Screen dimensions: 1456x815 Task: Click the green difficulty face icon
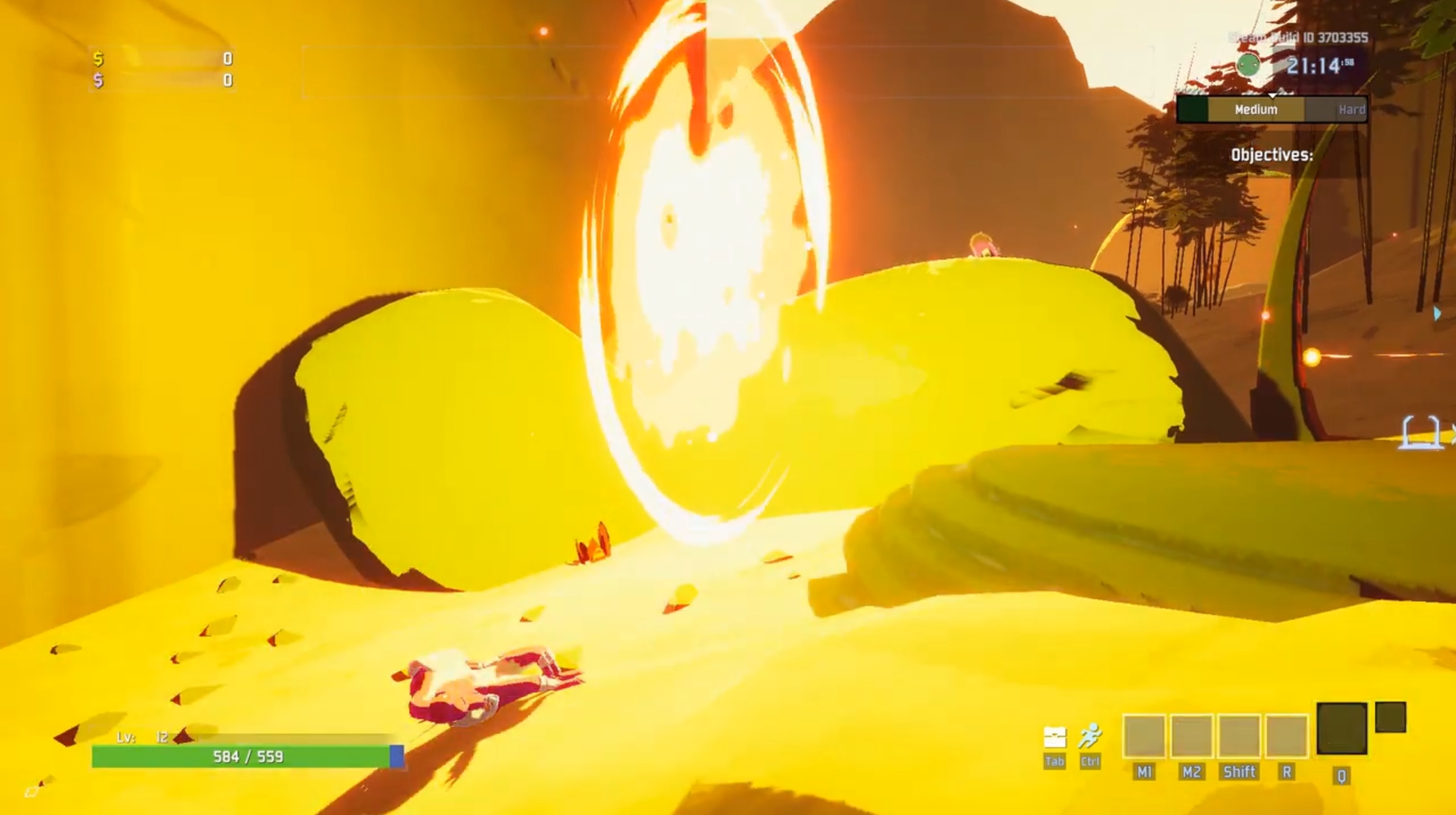(x=1248, y=65)
